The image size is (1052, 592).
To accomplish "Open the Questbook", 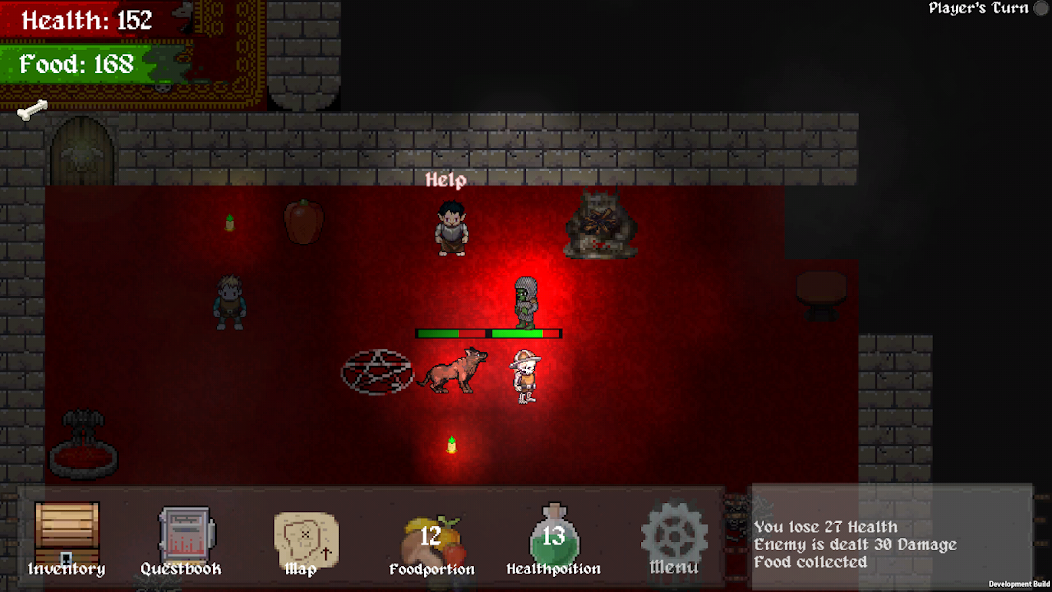I will 183,540.
